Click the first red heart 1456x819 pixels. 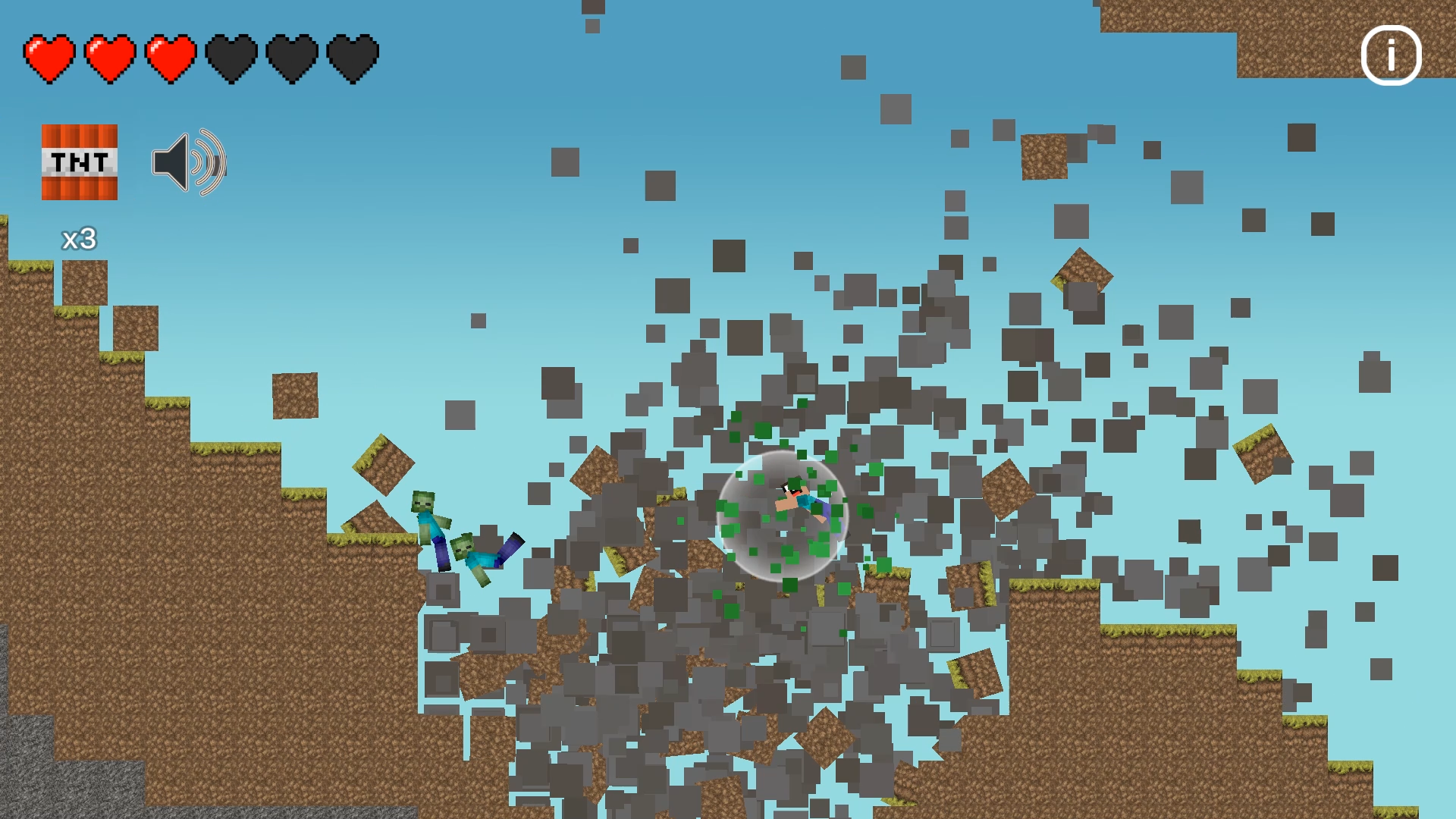49,57
